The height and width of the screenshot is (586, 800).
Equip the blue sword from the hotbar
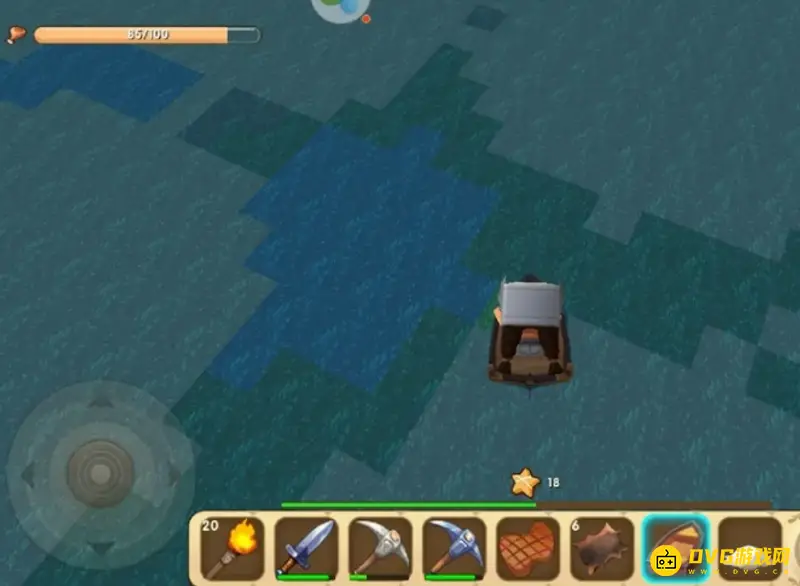coord(307,548)
